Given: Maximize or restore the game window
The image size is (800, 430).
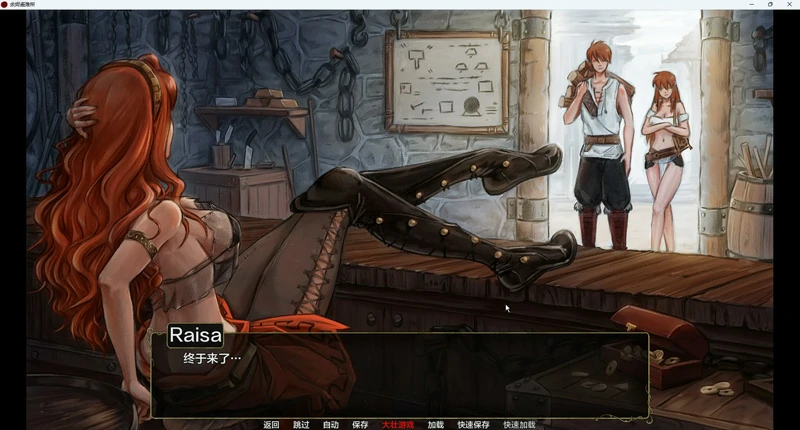Looking at the screenshot, I should point(769,4).
